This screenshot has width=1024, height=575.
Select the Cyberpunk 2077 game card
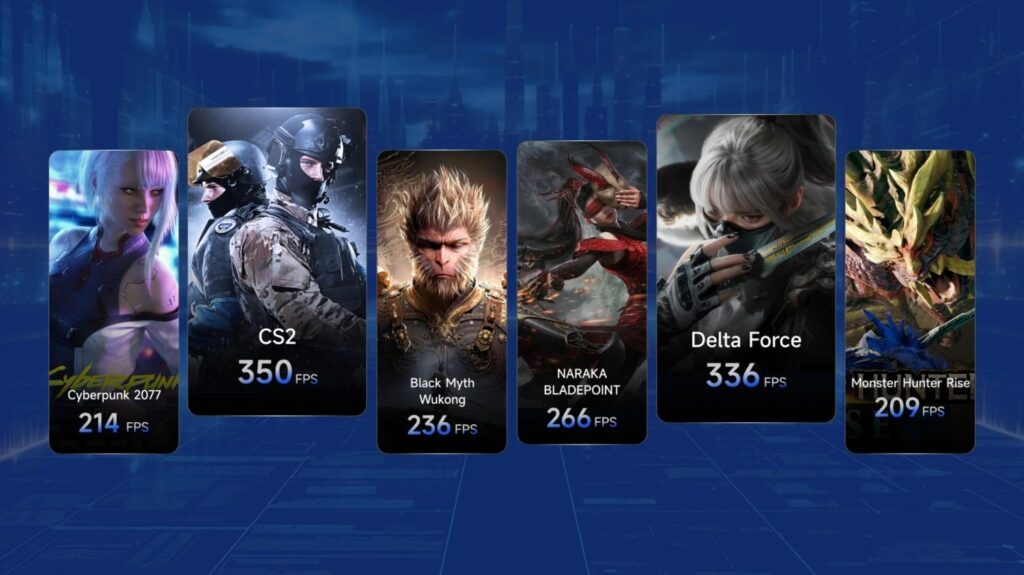[113, 300]
